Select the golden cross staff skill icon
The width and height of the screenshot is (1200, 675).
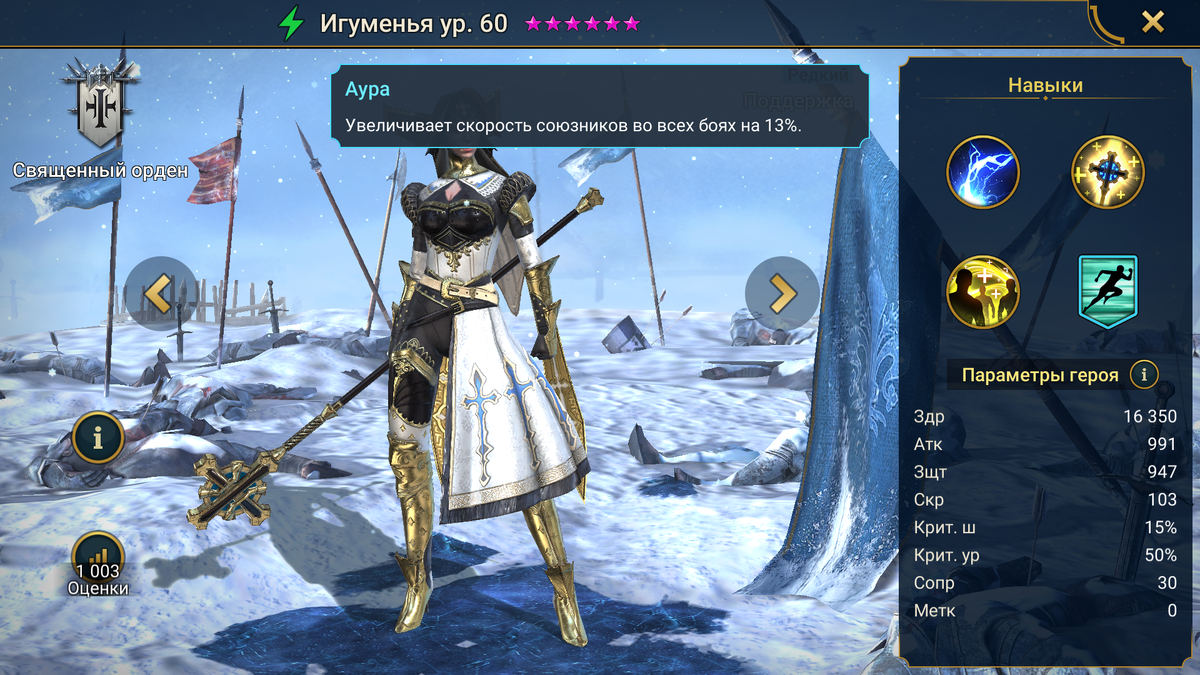click(1108, 172)
